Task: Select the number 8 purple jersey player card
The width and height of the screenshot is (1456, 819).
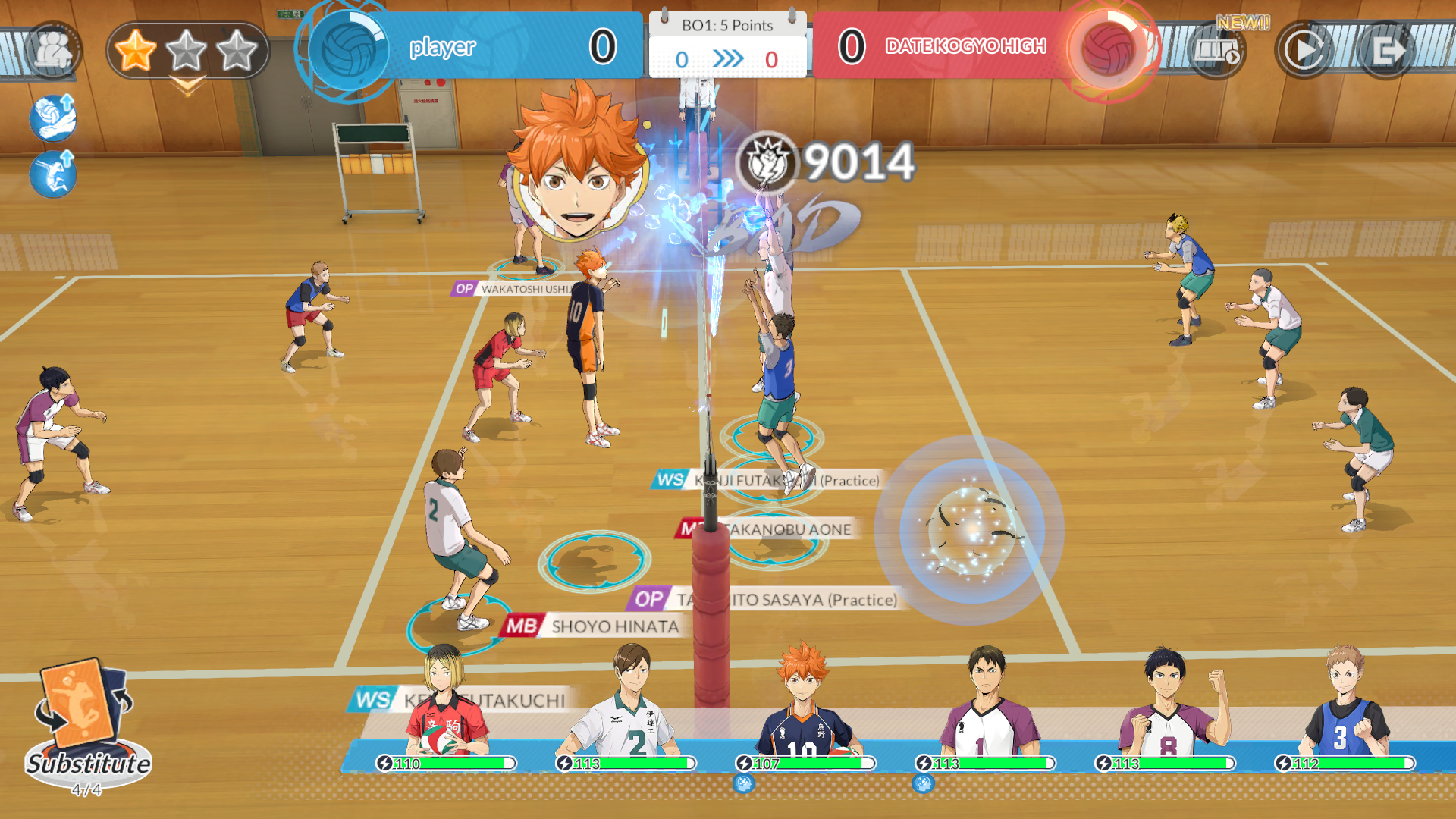Action: tap(1166, 705)
